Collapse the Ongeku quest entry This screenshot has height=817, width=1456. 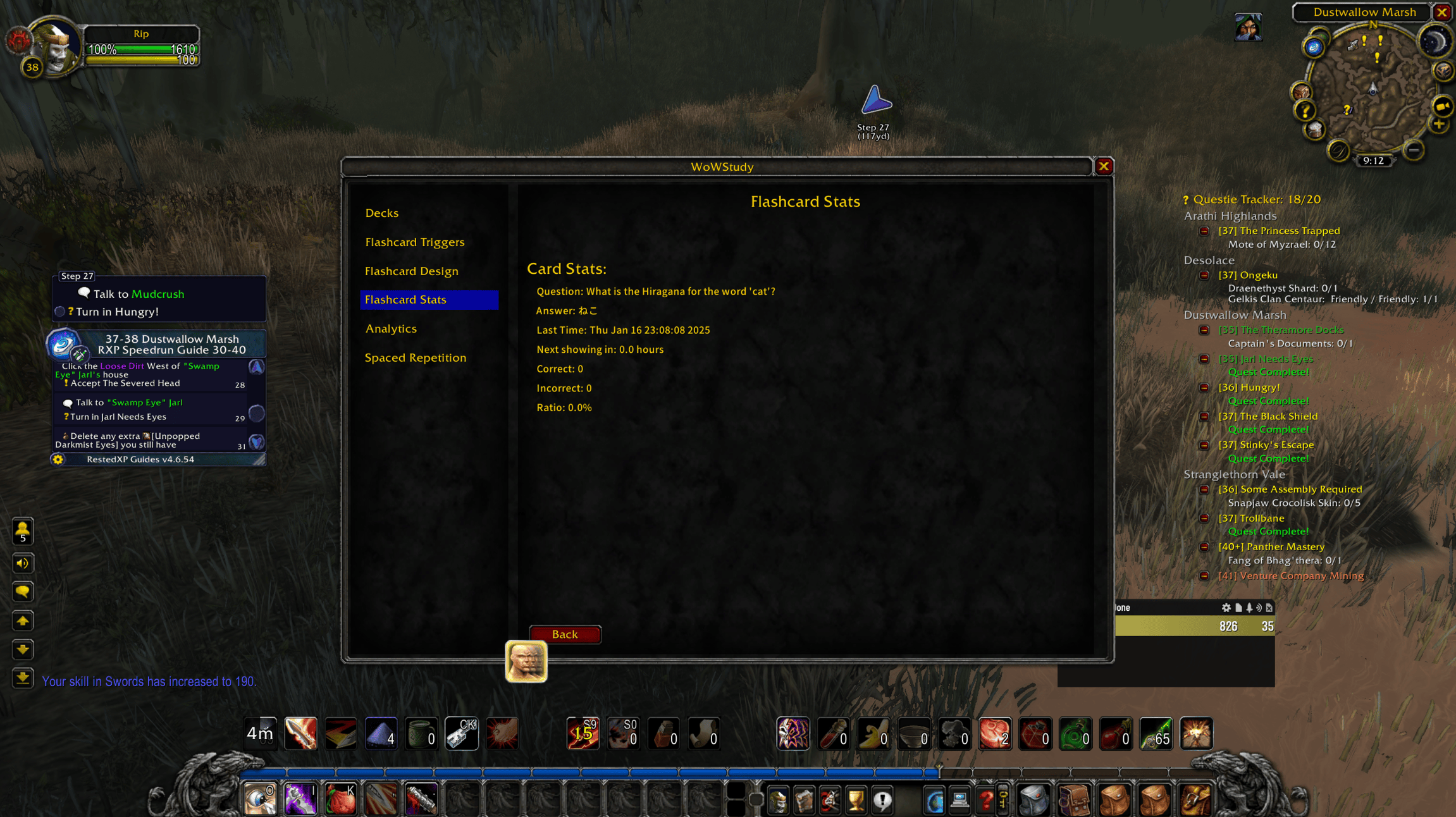[1204, 274]
